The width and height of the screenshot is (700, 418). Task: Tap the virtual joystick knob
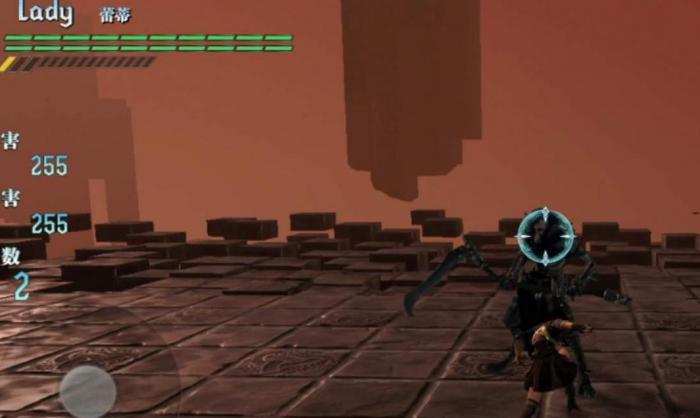(88, 390)
